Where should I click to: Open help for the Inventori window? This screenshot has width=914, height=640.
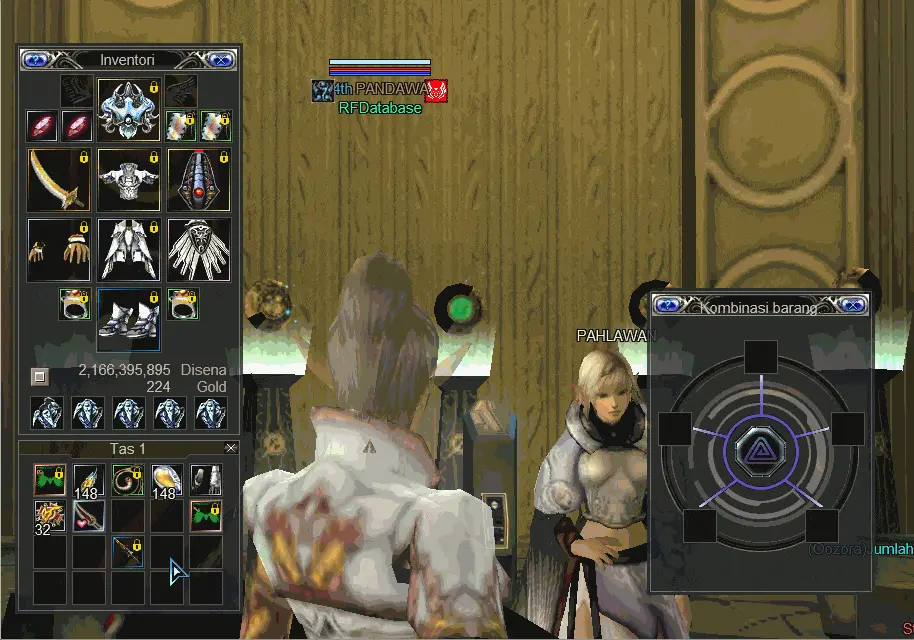click(35, 60)
